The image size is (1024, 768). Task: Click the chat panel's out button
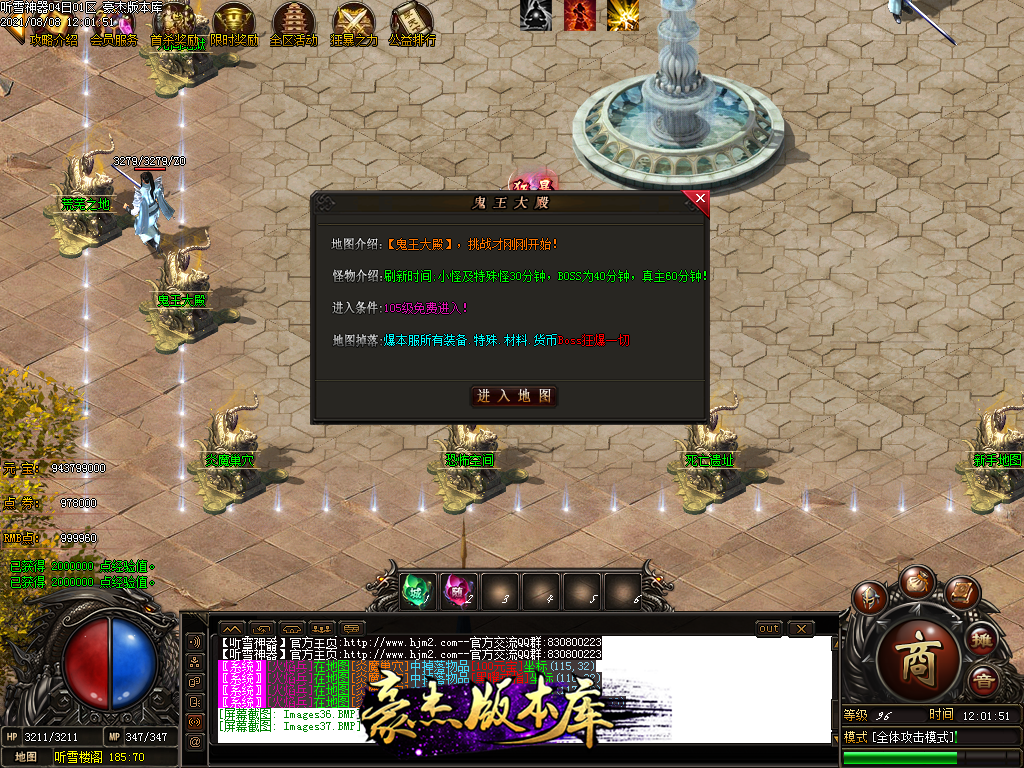tap(769, 628)
